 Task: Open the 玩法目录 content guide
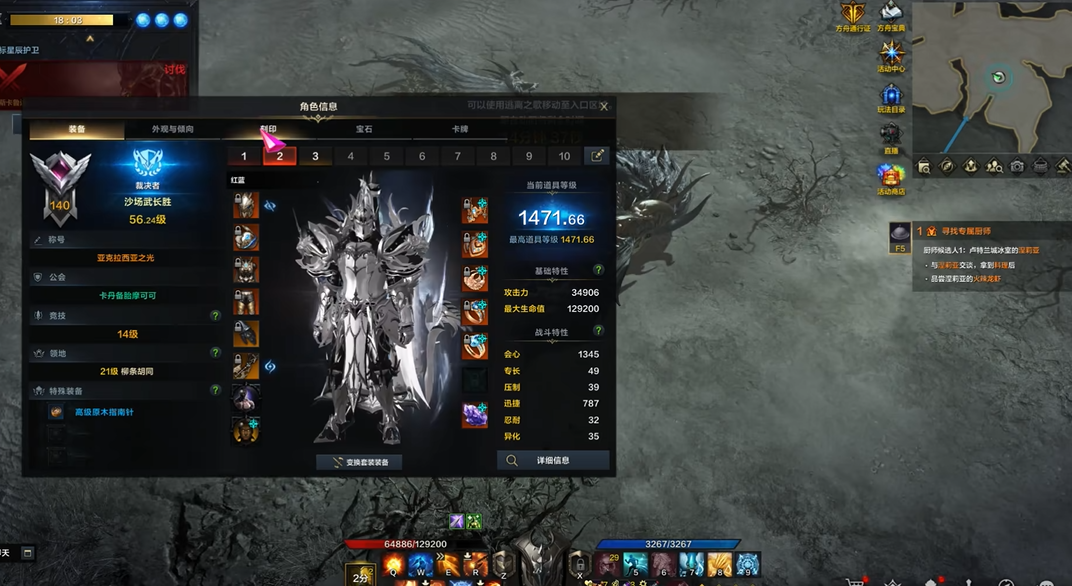pyautogui.click(x=890, y=95)
